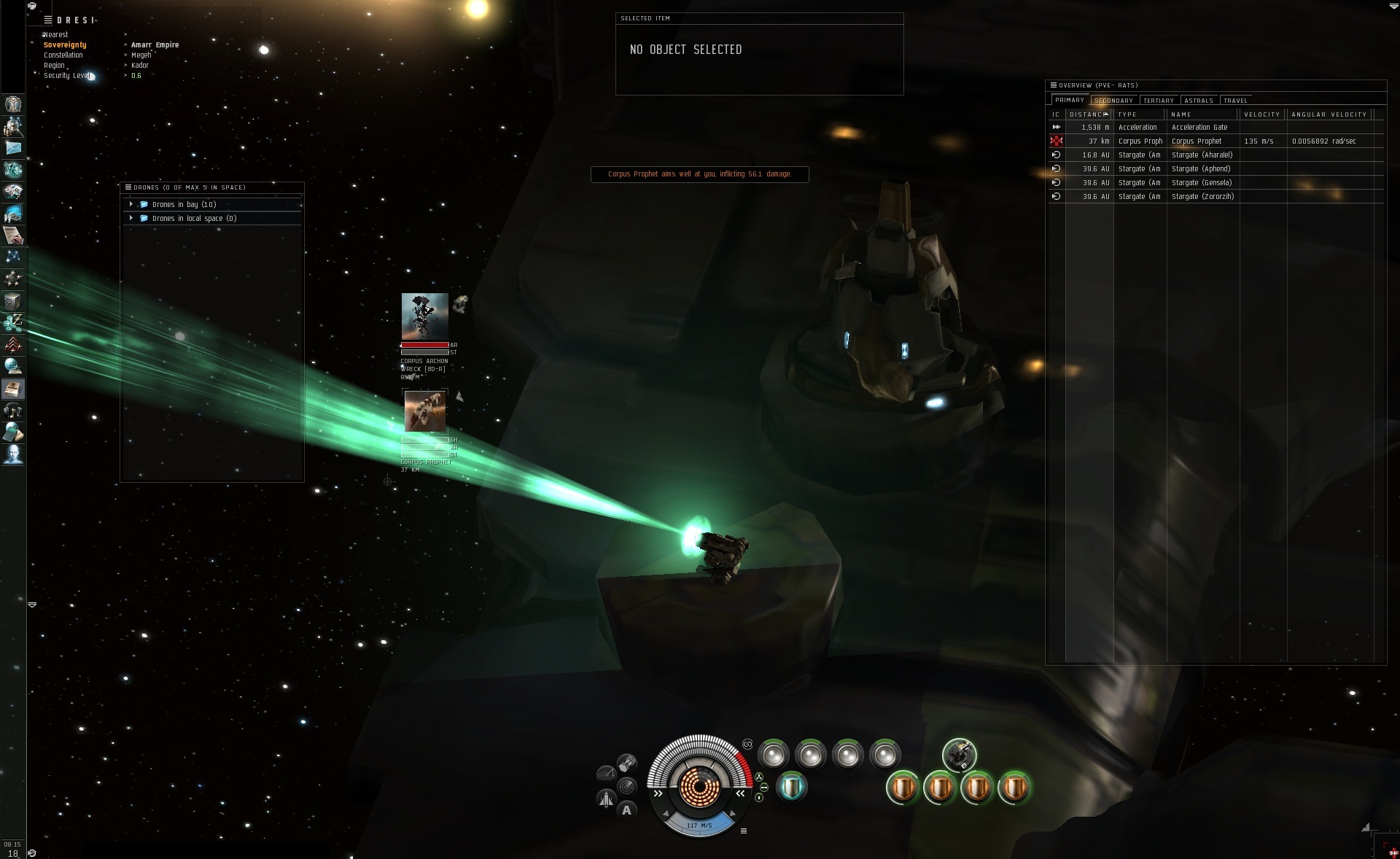Activate the blue shield module button
Image resolution: width=1400 pixels, height=859 pixels.
[791, 788]
